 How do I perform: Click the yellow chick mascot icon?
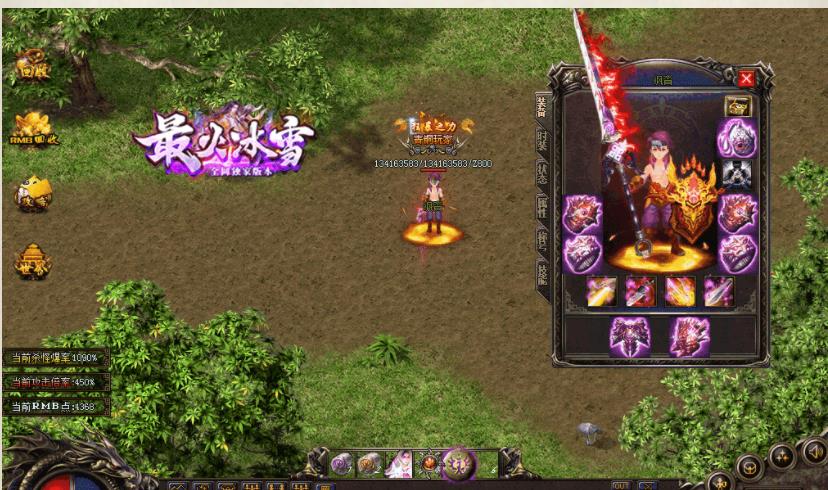33,193
